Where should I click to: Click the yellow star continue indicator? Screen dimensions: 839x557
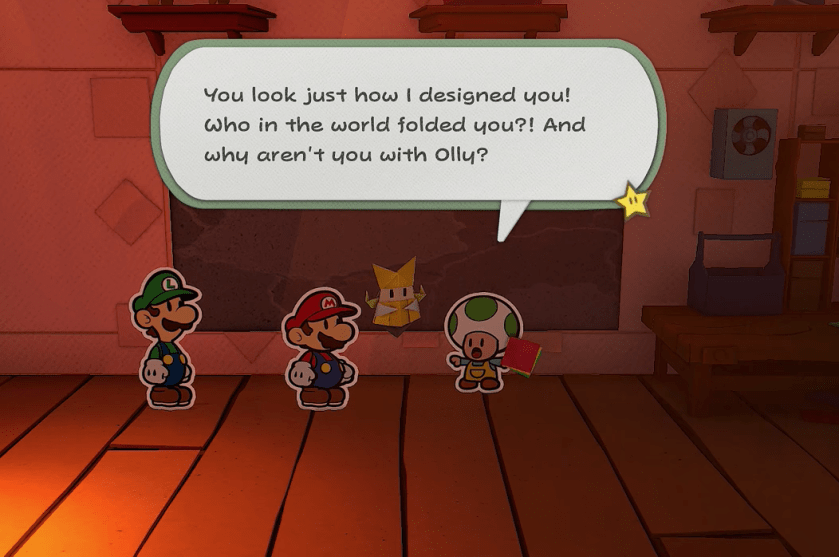coord(633,202)
